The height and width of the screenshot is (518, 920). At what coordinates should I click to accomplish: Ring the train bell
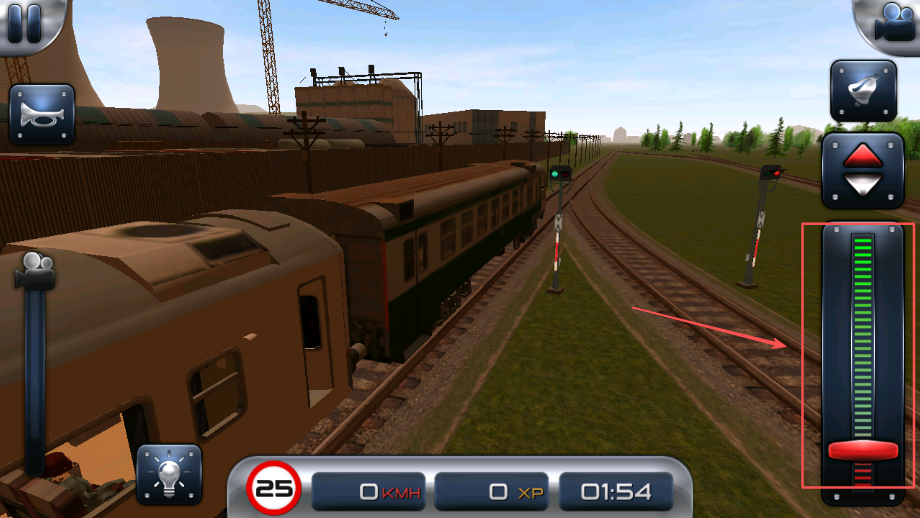pyautogui.click(x=862, y=91)
